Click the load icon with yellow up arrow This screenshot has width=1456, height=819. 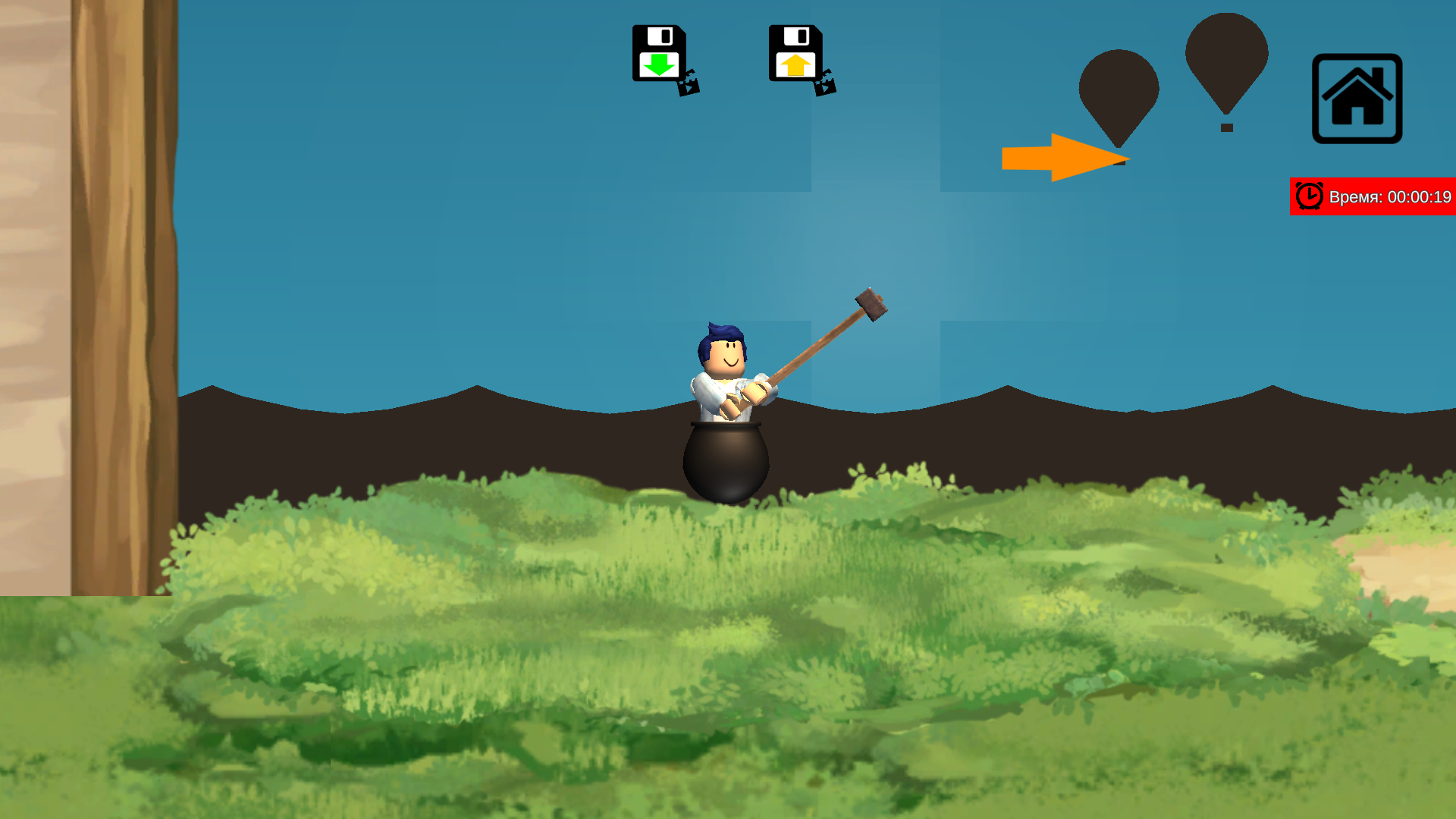coord(795,52)
